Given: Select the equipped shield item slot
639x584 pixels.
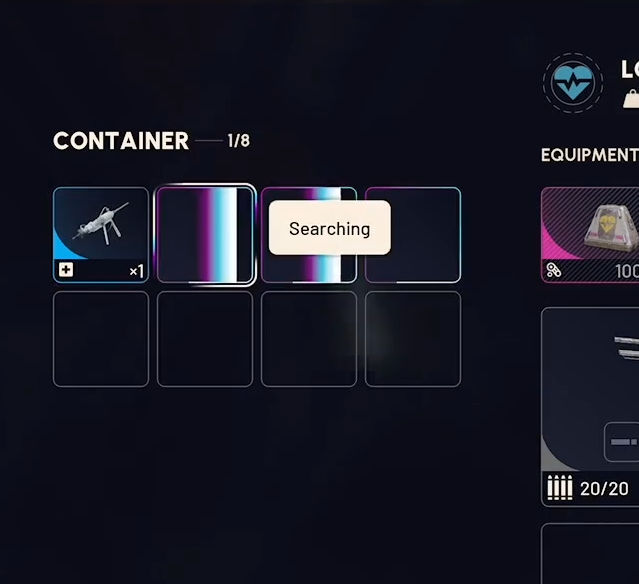Looking at the screenshot, I should (x=592, y=234).
